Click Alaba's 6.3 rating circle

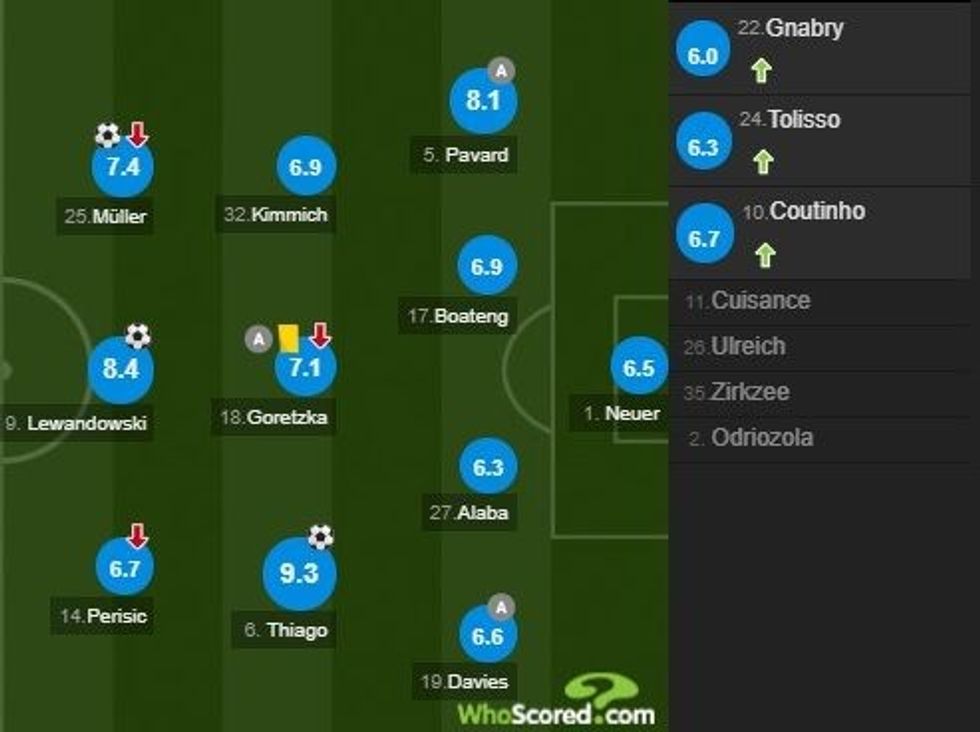coord(488,467)
